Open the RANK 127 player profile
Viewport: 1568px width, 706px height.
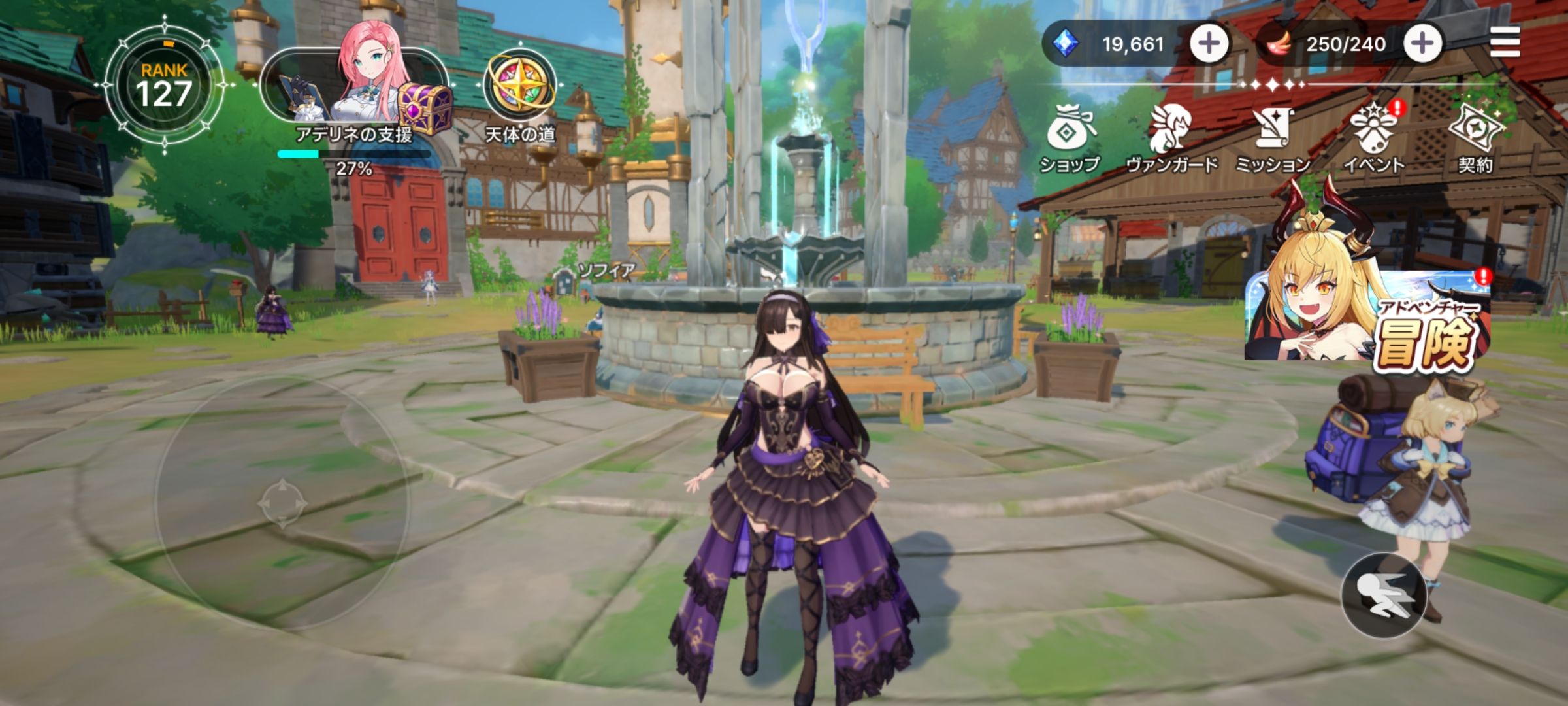[164, 86]
